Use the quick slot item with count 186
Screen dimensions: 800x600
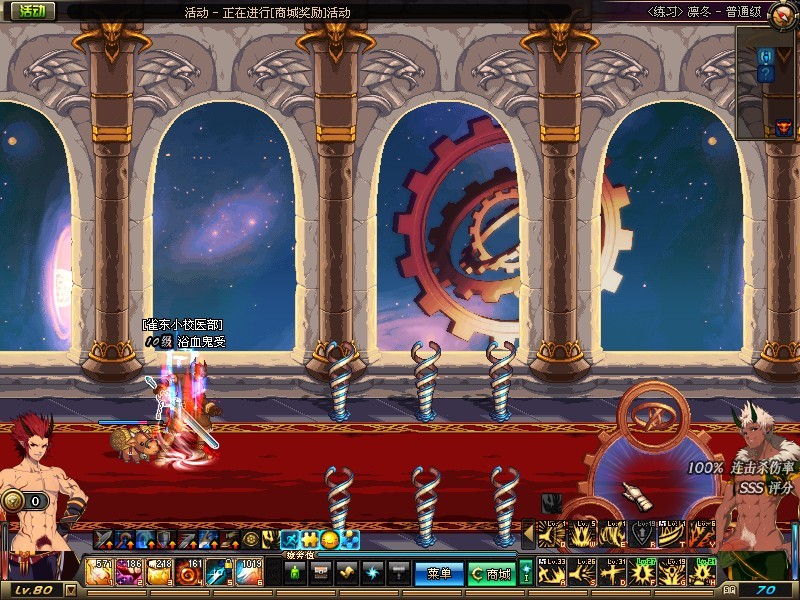coord(130,574)
